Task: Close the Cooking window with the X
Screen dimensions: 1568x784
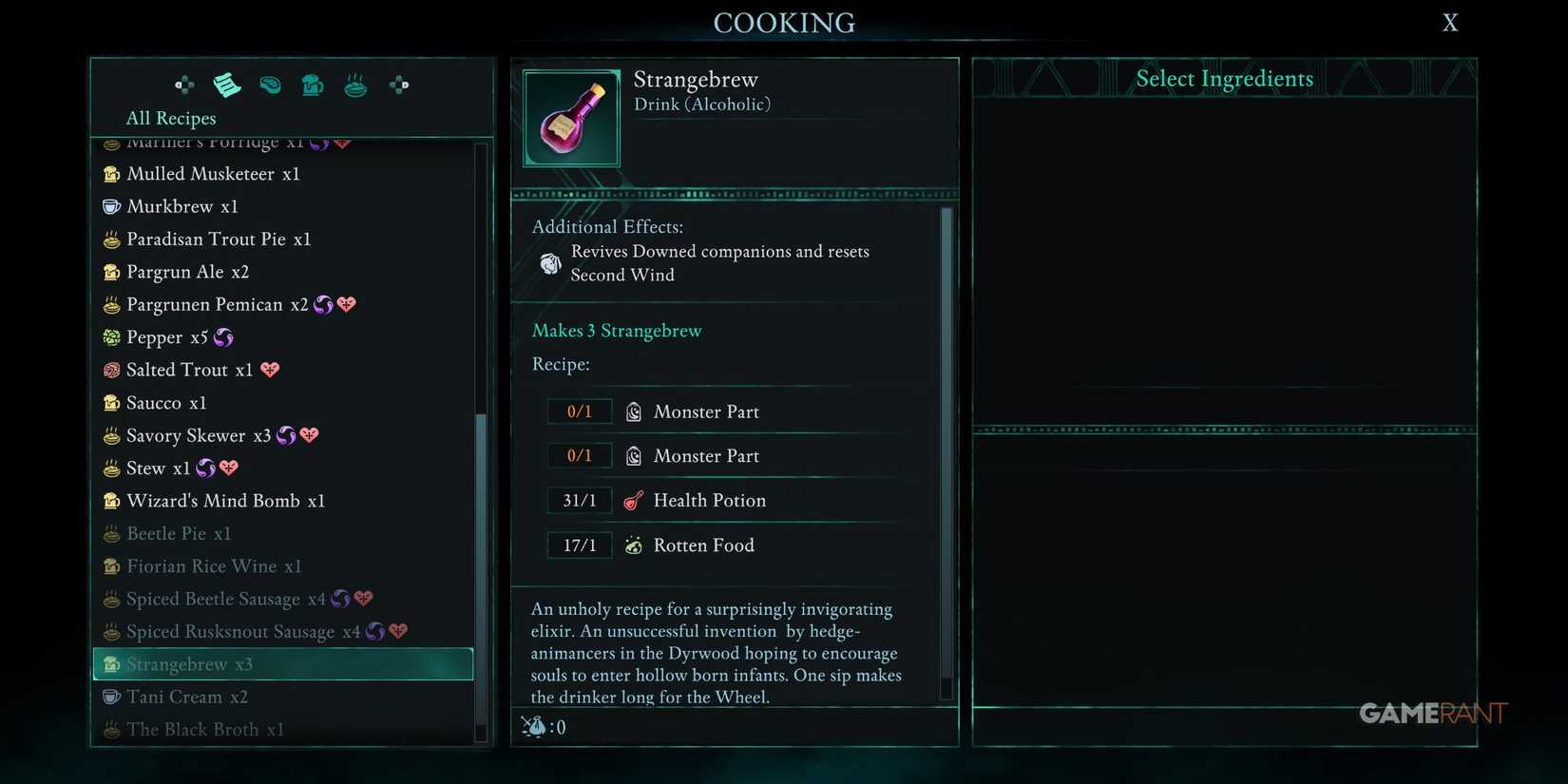Action: 1449,22
